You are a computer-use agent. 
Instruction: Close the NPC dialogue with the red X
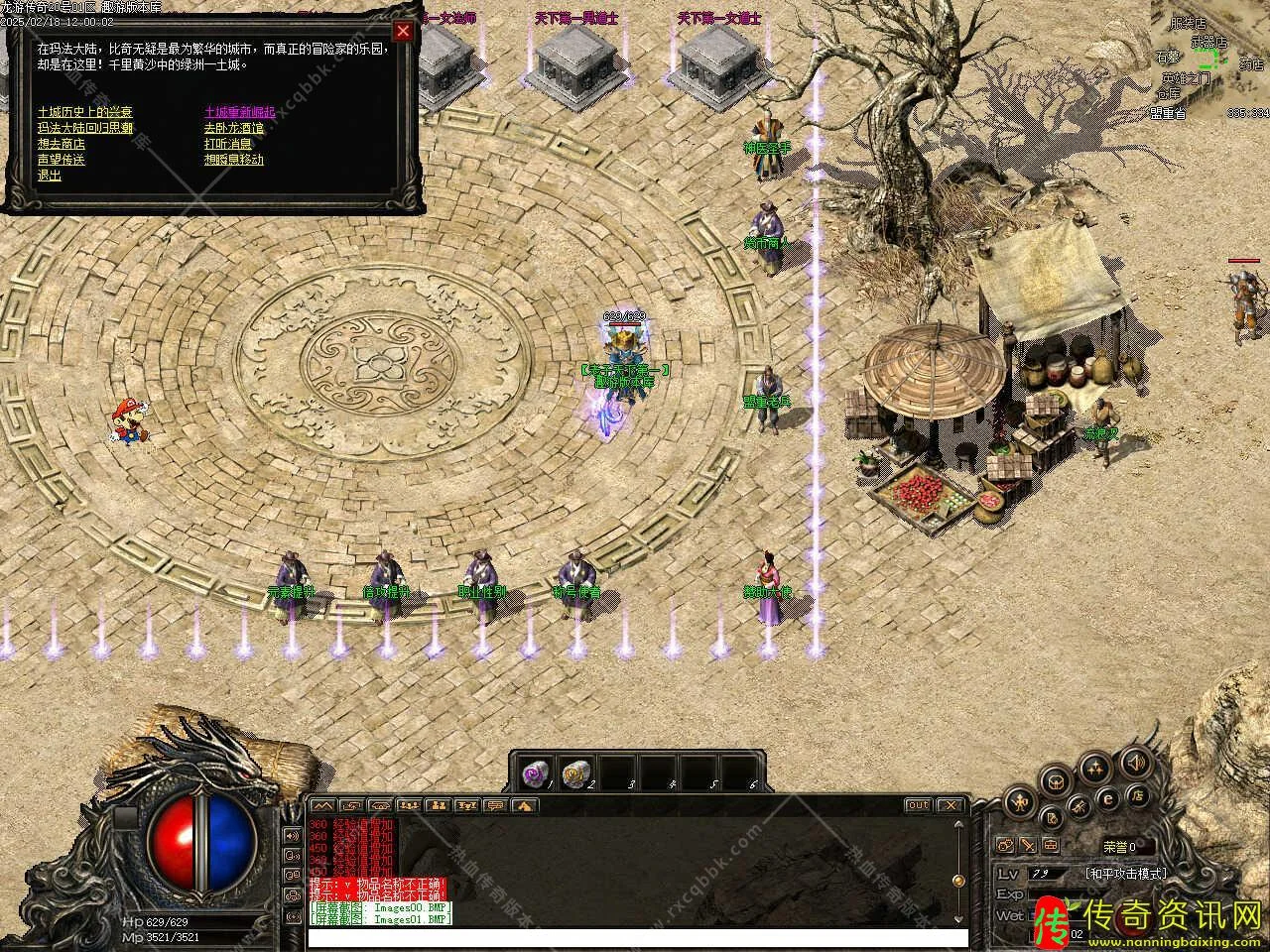tap(402, 31)
